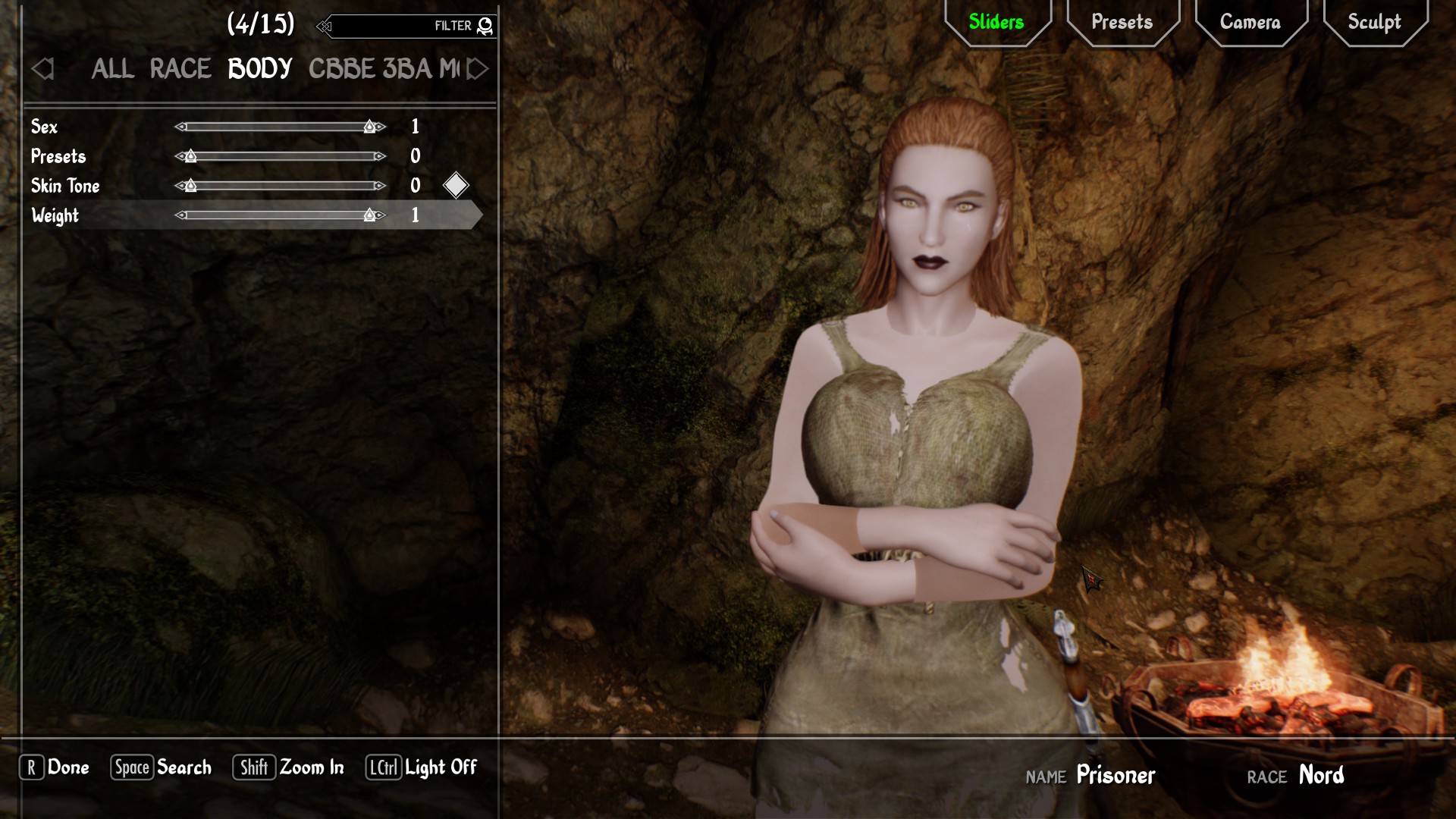
Task: Select the ALL category tab
Action: click(112, 69)
